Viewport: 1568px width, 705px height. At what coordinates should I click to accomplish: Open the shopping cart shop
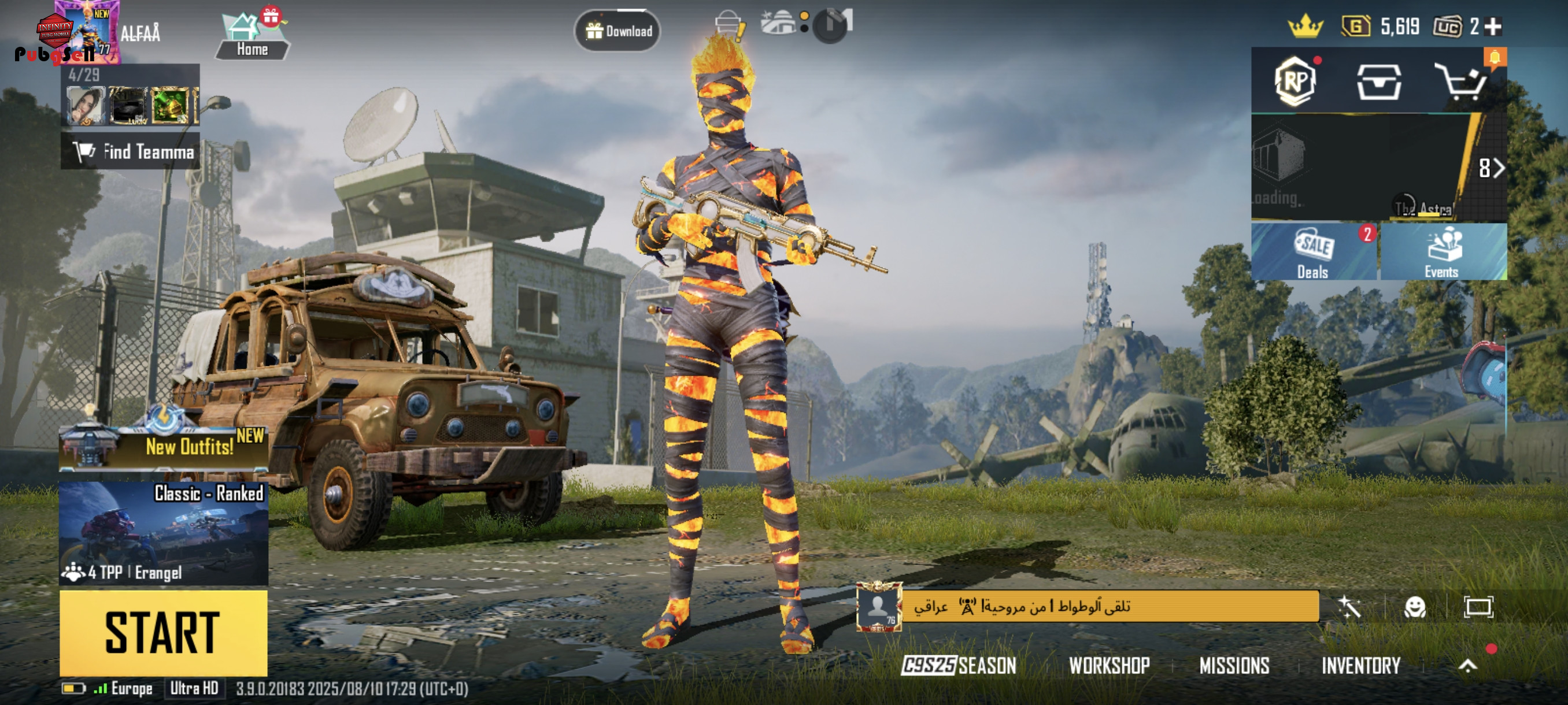pyautogui.click(x=1461, y=82)
